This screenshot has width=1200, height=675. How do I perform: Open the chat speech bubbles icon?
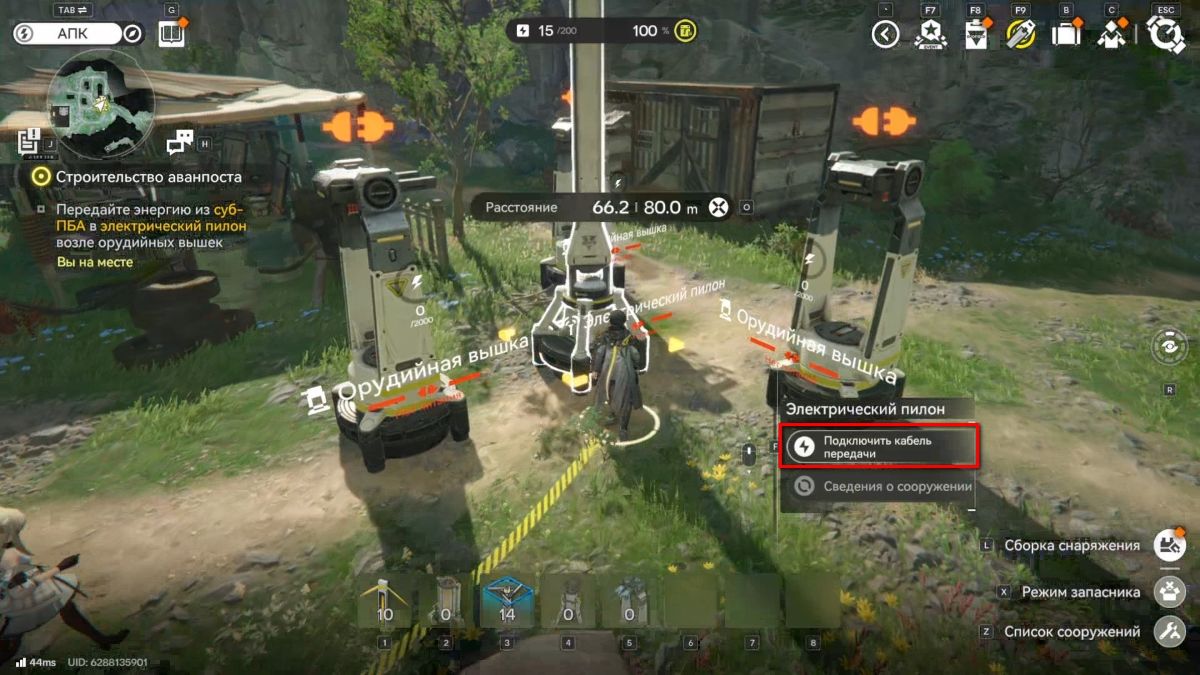pos(180,142)
